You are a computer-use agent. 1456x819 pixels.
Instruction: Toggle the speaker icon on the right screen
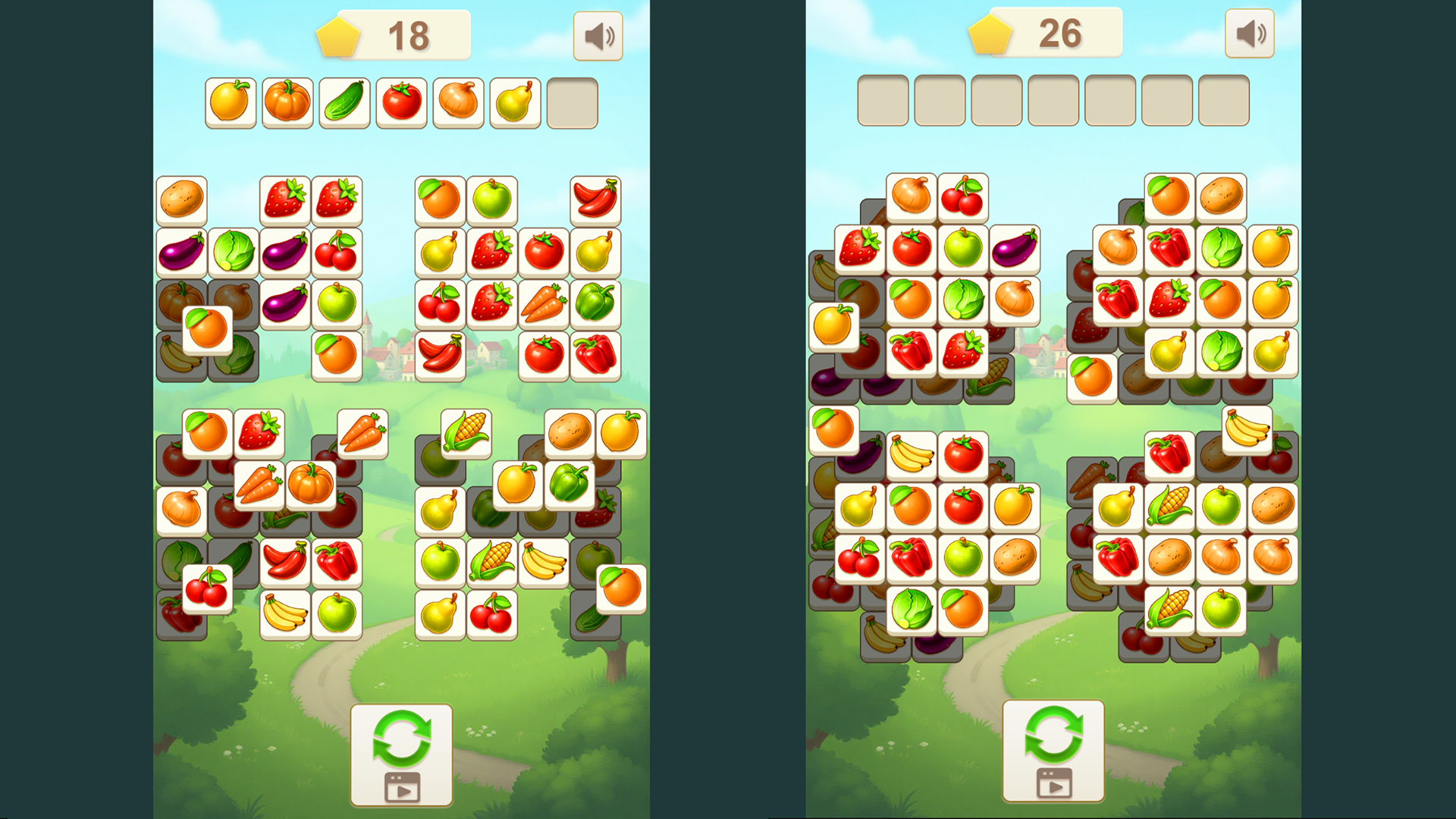coord(1250,33)
